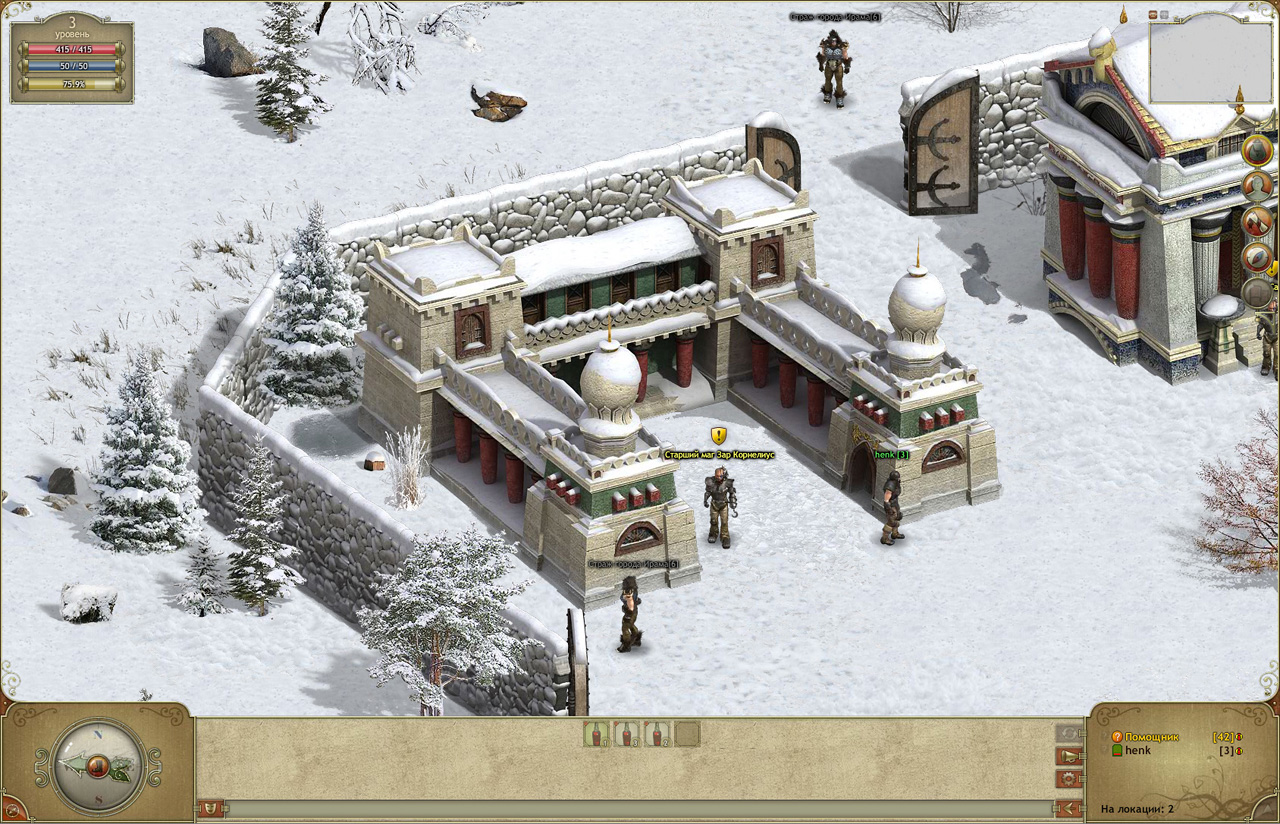Send the chat message with the arrow button
The height and width of the screenshot is (824, 1280).
tap(1069, 808)
